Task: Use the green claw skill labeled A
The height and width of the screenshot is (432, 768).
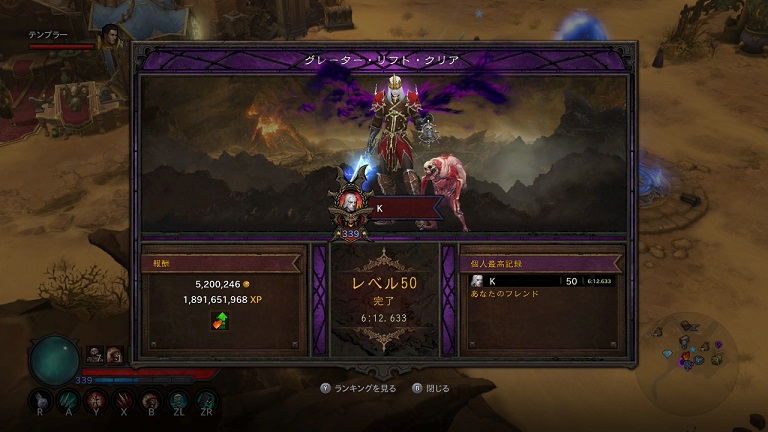Action: click(68, 397)
